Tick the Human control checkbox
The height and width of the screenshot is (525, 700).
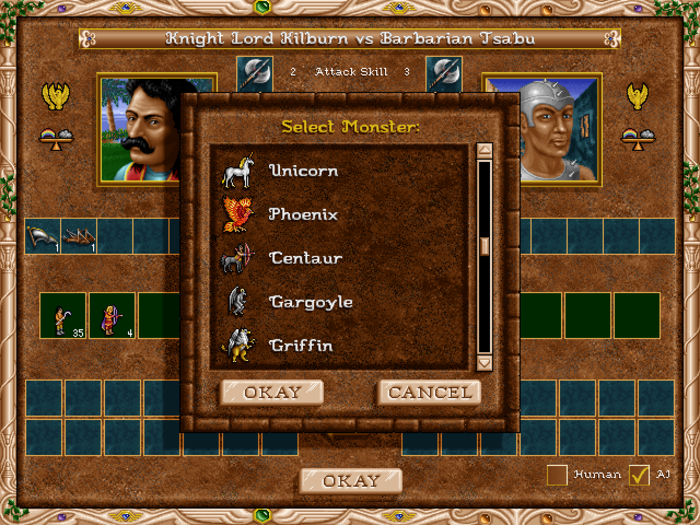click(558, 475)
